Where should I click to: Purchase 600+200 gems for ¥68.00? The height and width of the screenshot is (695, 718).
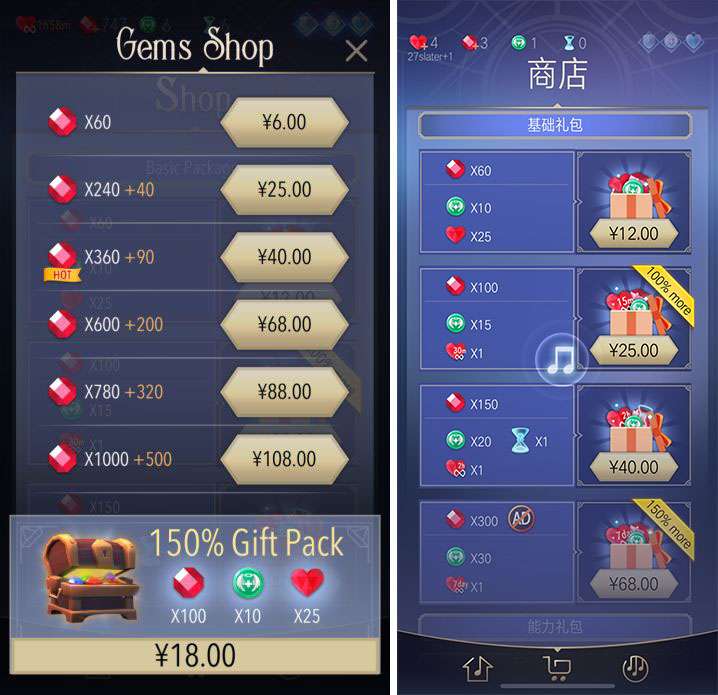(x=284, y=324)
